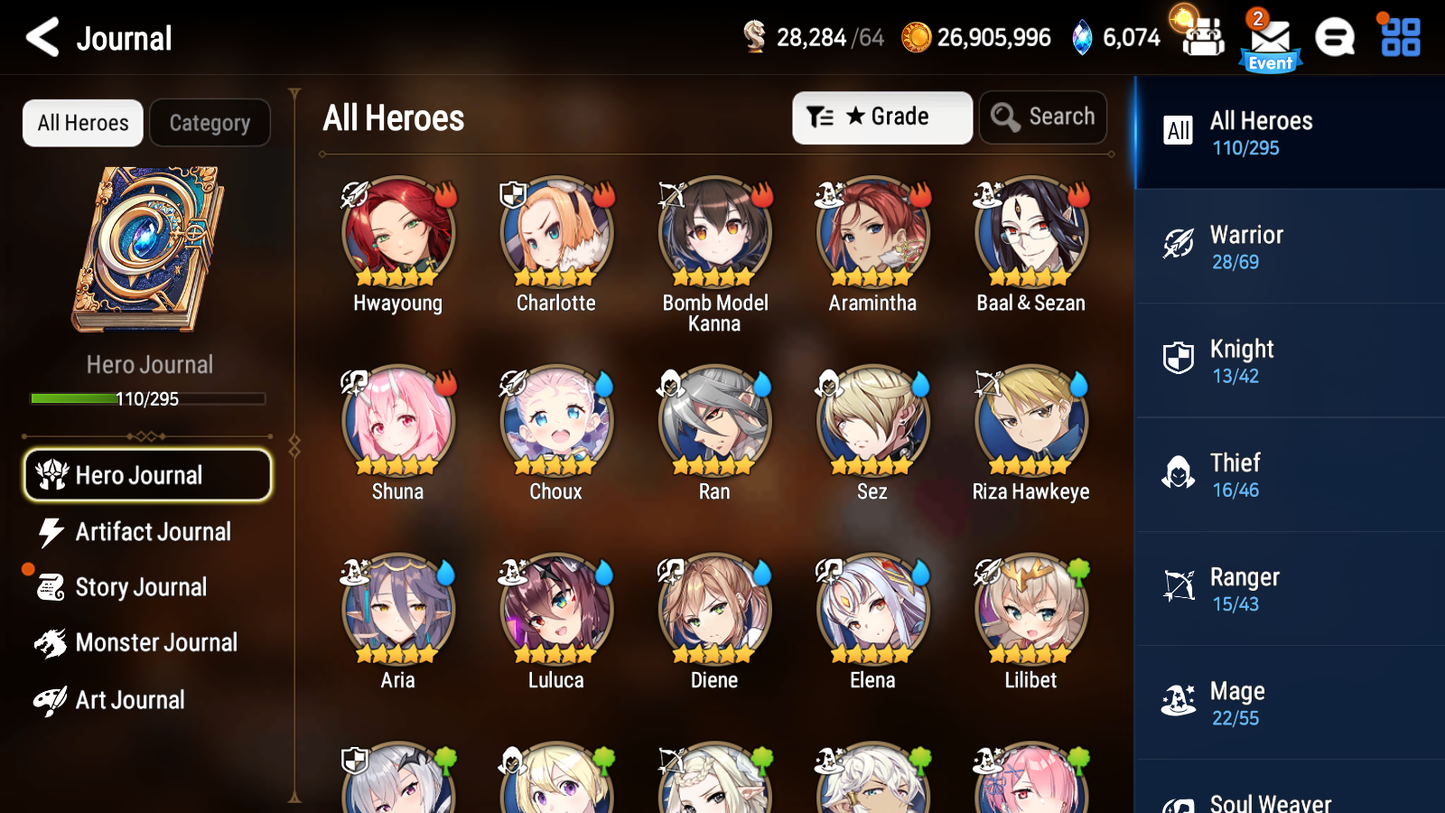Click the Hero Journal progress bar
Viewport: 1445px width, 813px height.
149,398
